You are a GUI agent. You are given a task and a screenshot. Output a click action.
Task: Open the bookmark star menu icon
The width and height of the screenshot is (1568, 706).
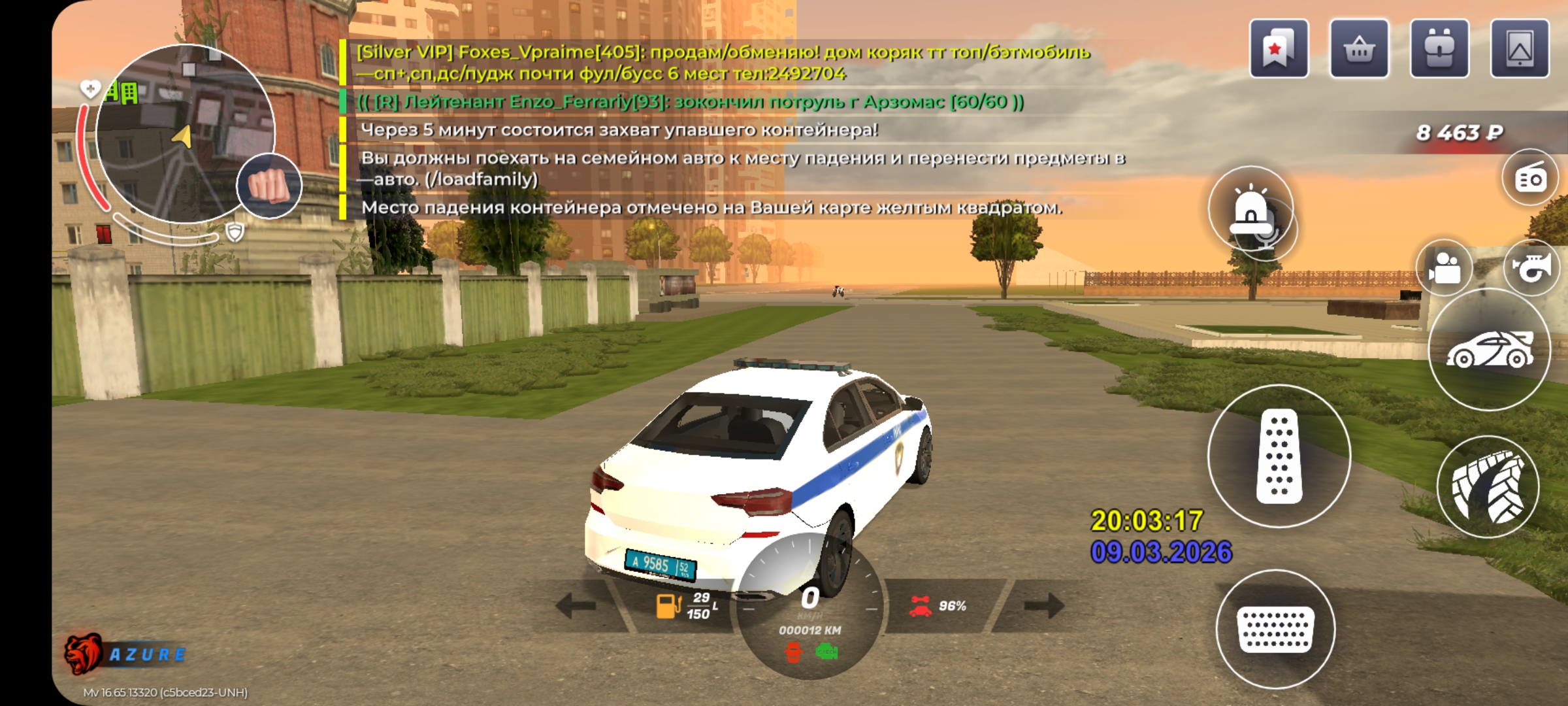[x=1279, y=49]
